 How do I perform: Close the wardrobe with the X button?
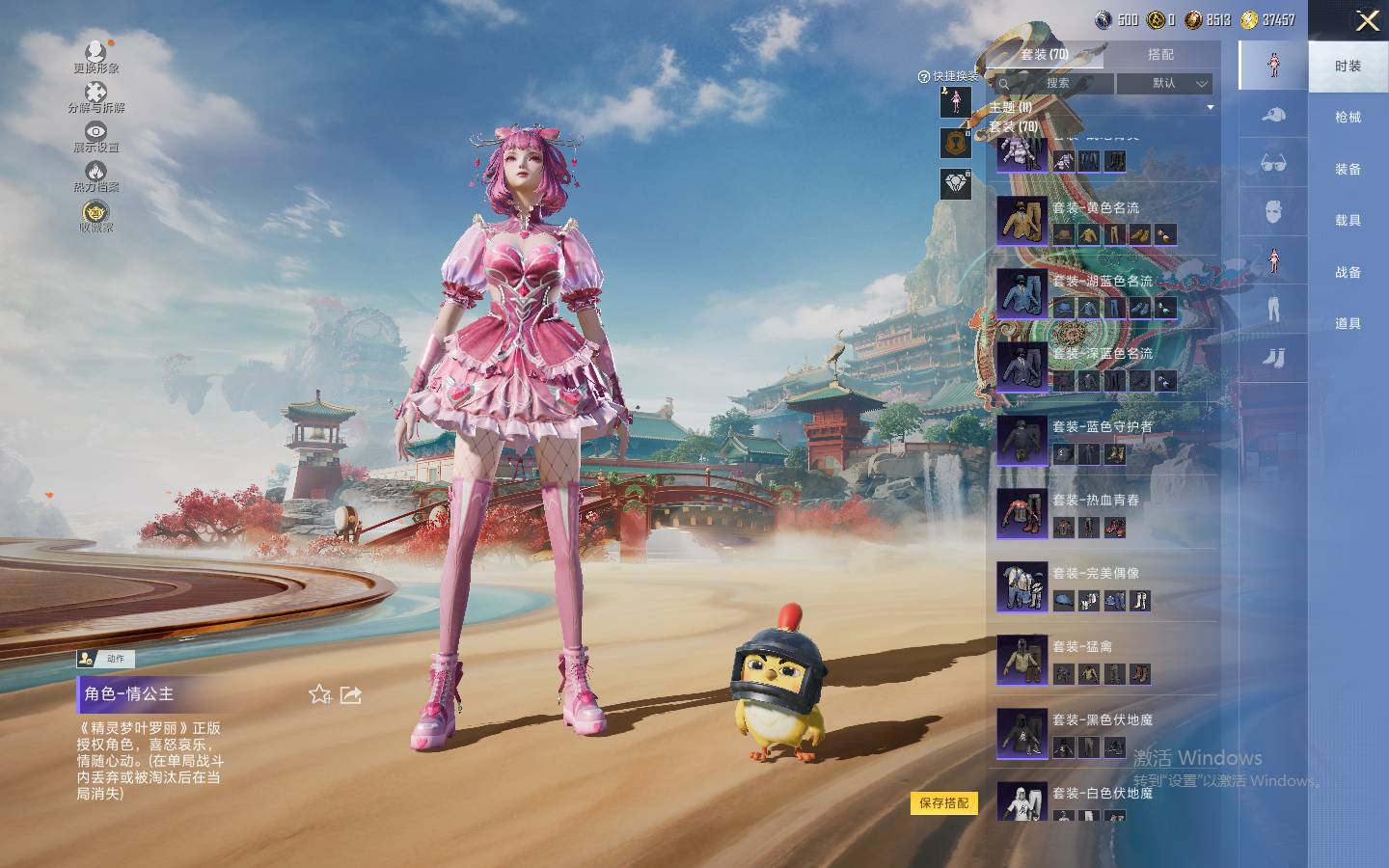click(x=1367, y=21)
